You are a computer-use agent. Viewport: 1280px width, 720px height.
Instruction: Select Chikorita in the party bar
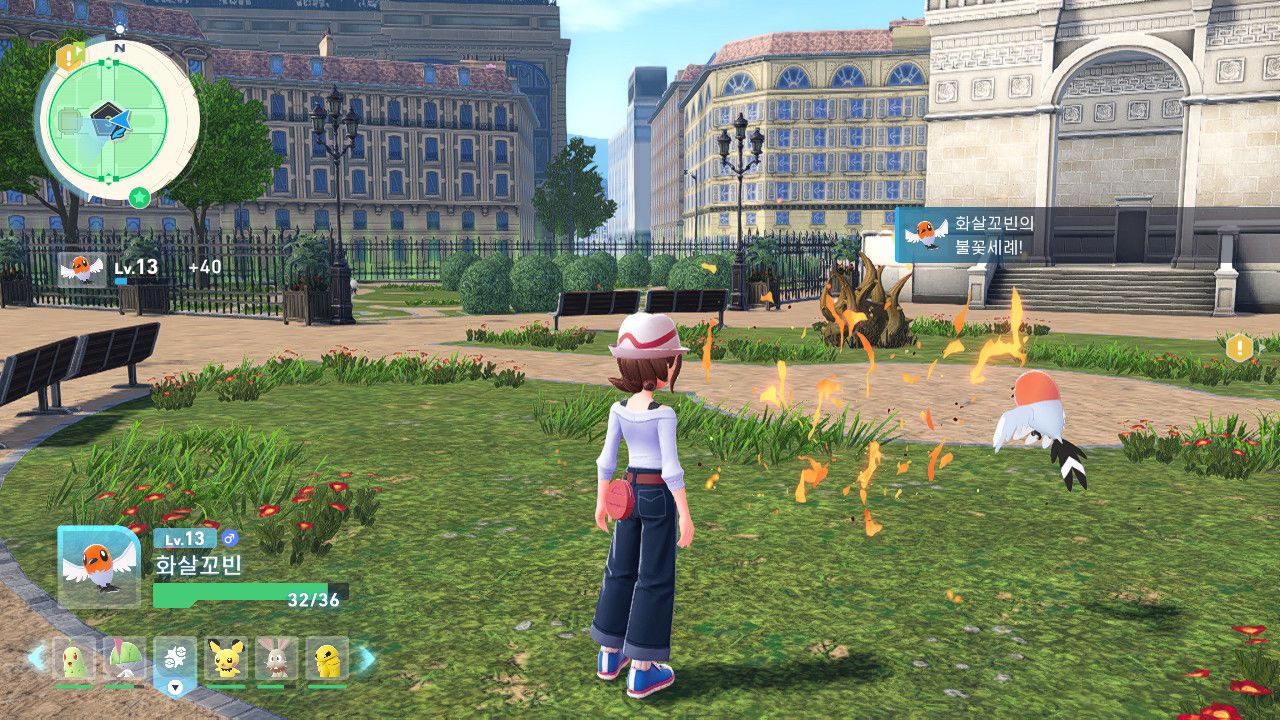[x=75, y=659]
